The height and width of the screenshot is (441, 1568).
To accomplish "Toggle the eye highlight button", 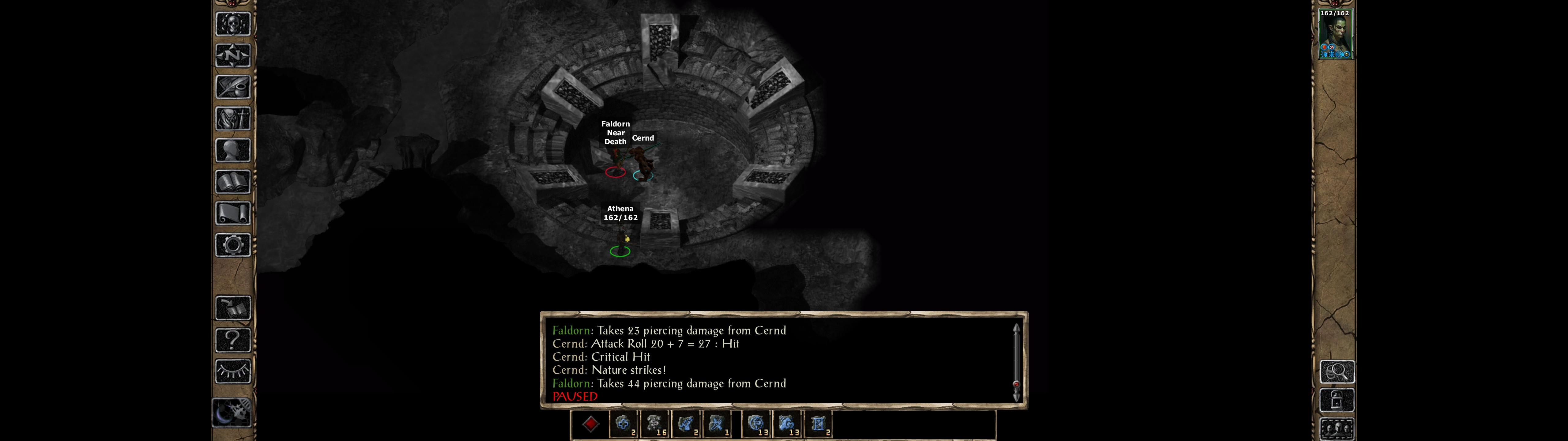I will (232, 371).
